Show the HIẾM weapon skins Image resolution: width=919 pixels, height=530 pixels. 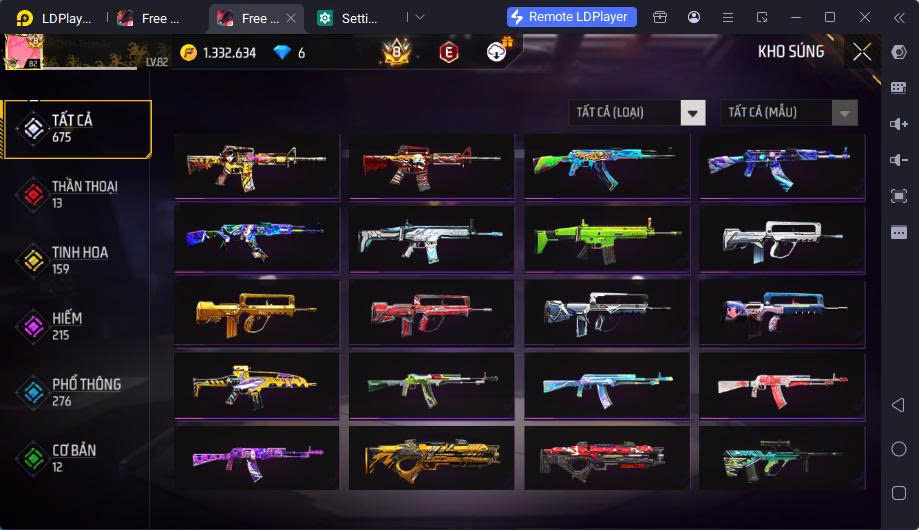pyautogui.click(x=77, y=326)
